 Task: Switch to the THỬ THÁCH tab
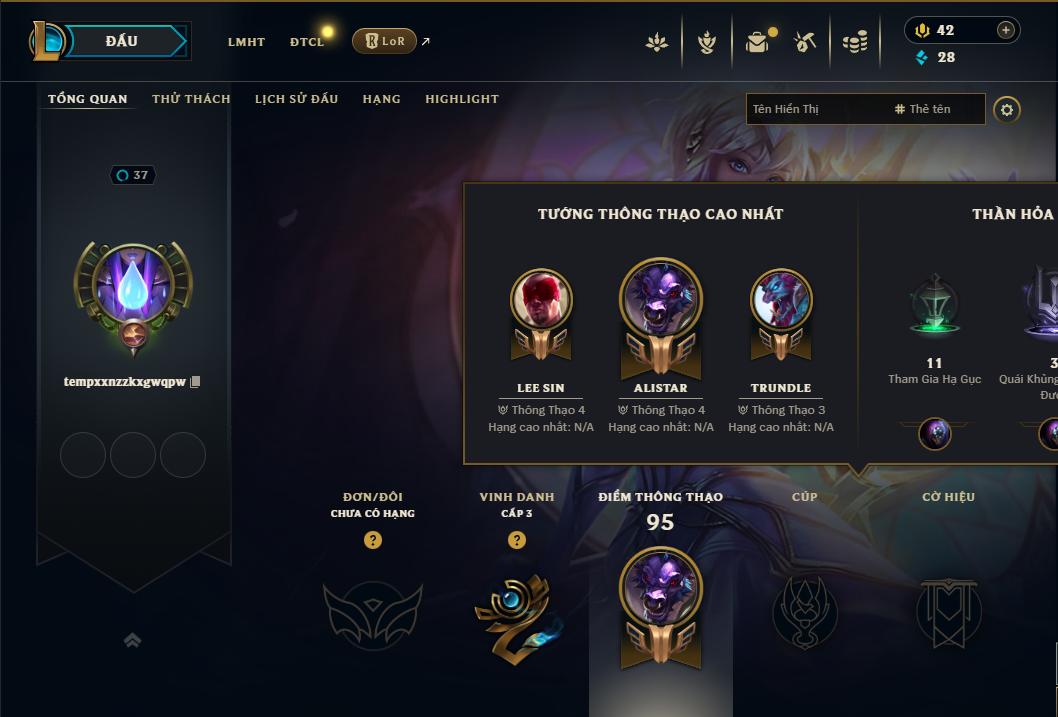[191, 99]
